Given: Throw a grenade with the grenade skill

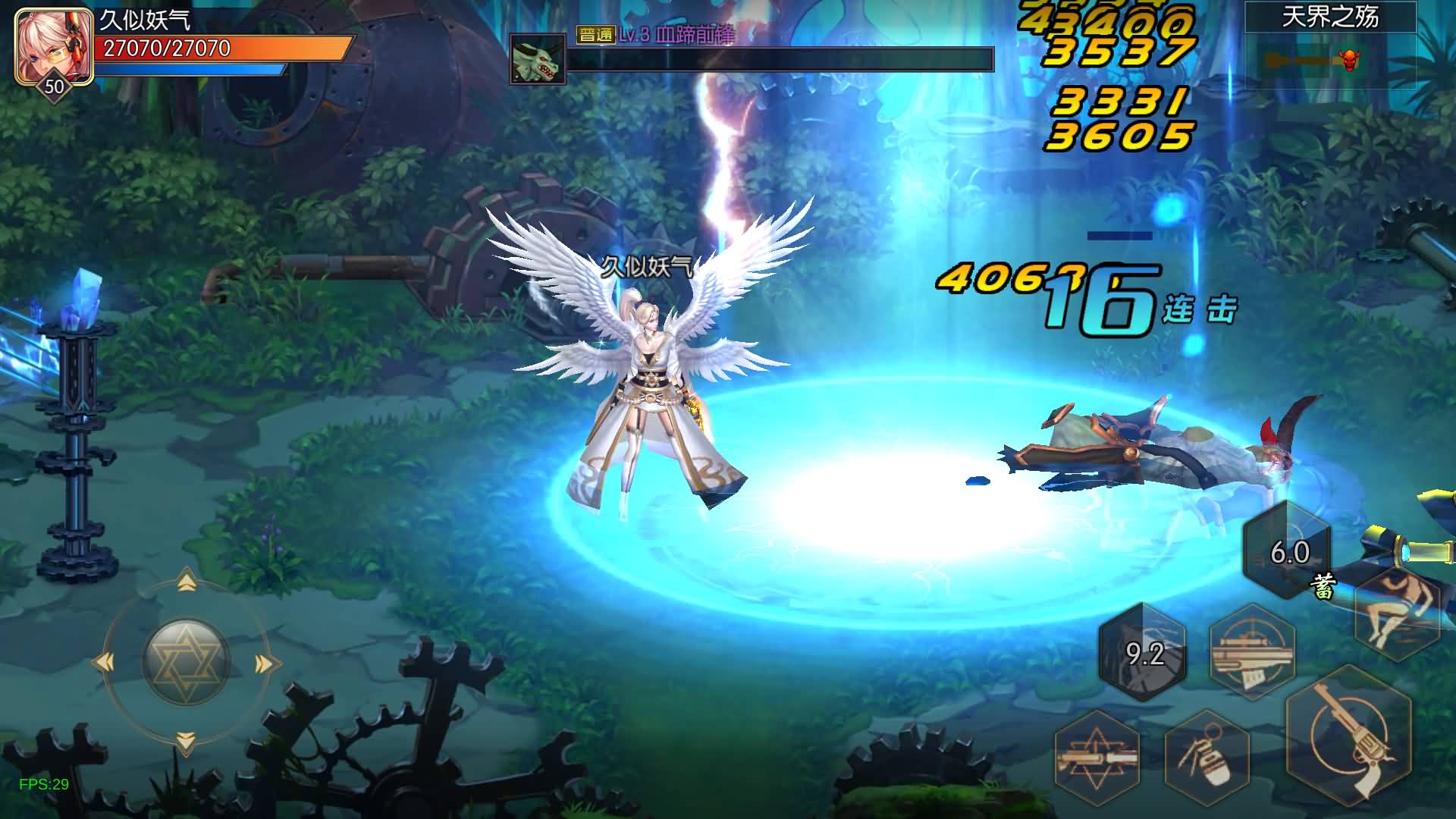Looking at the screenshot, I should [x=1207, y=755].
